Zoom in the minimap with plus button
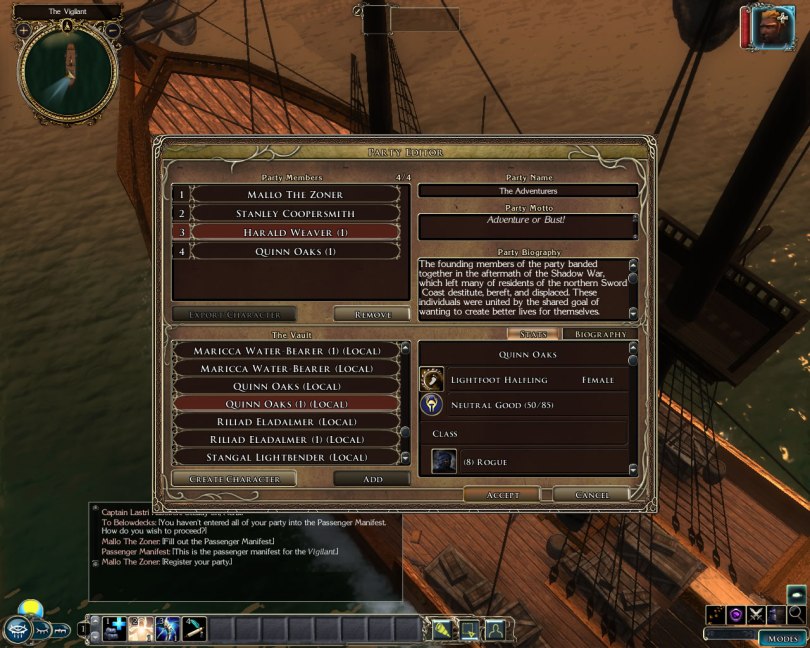This screenshot has width=810, height=648. click(x=22, y=30)
